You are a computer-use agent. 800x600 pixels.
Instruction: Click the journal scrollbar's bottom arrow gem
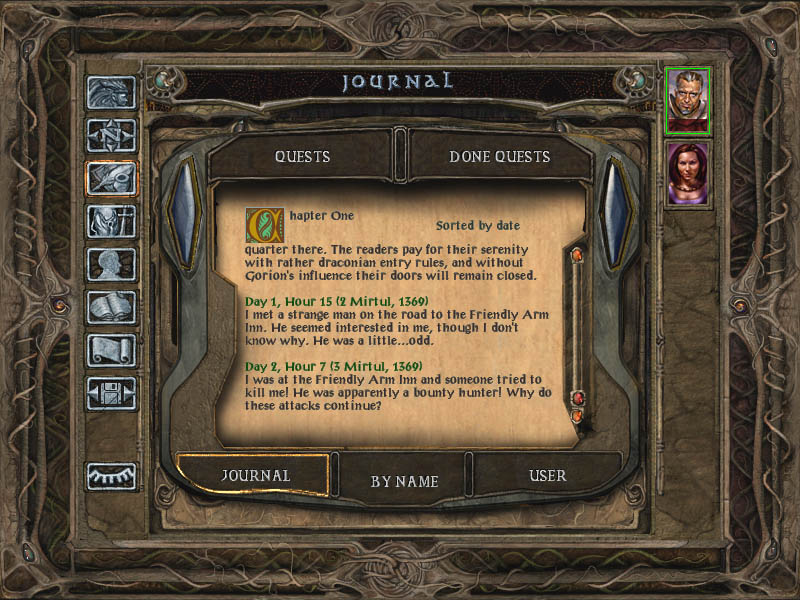click(x=576, y=414)
